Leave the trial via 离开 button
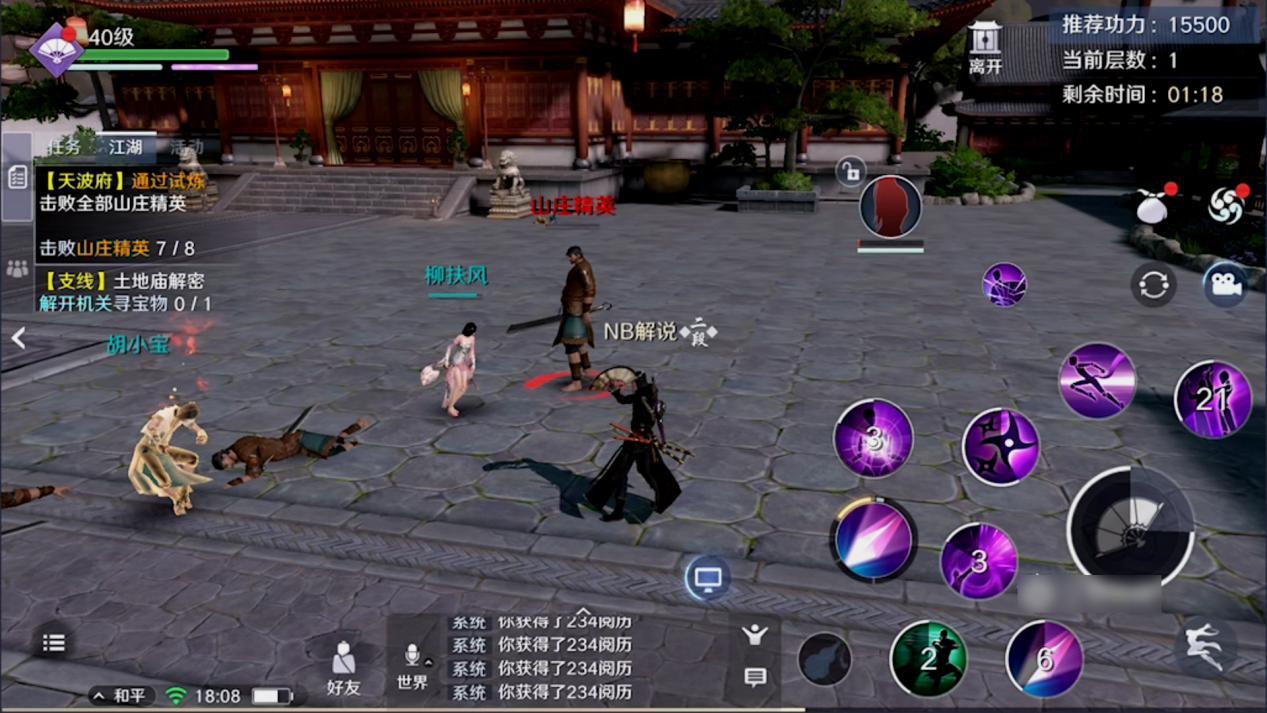 [x=985, y=49]
